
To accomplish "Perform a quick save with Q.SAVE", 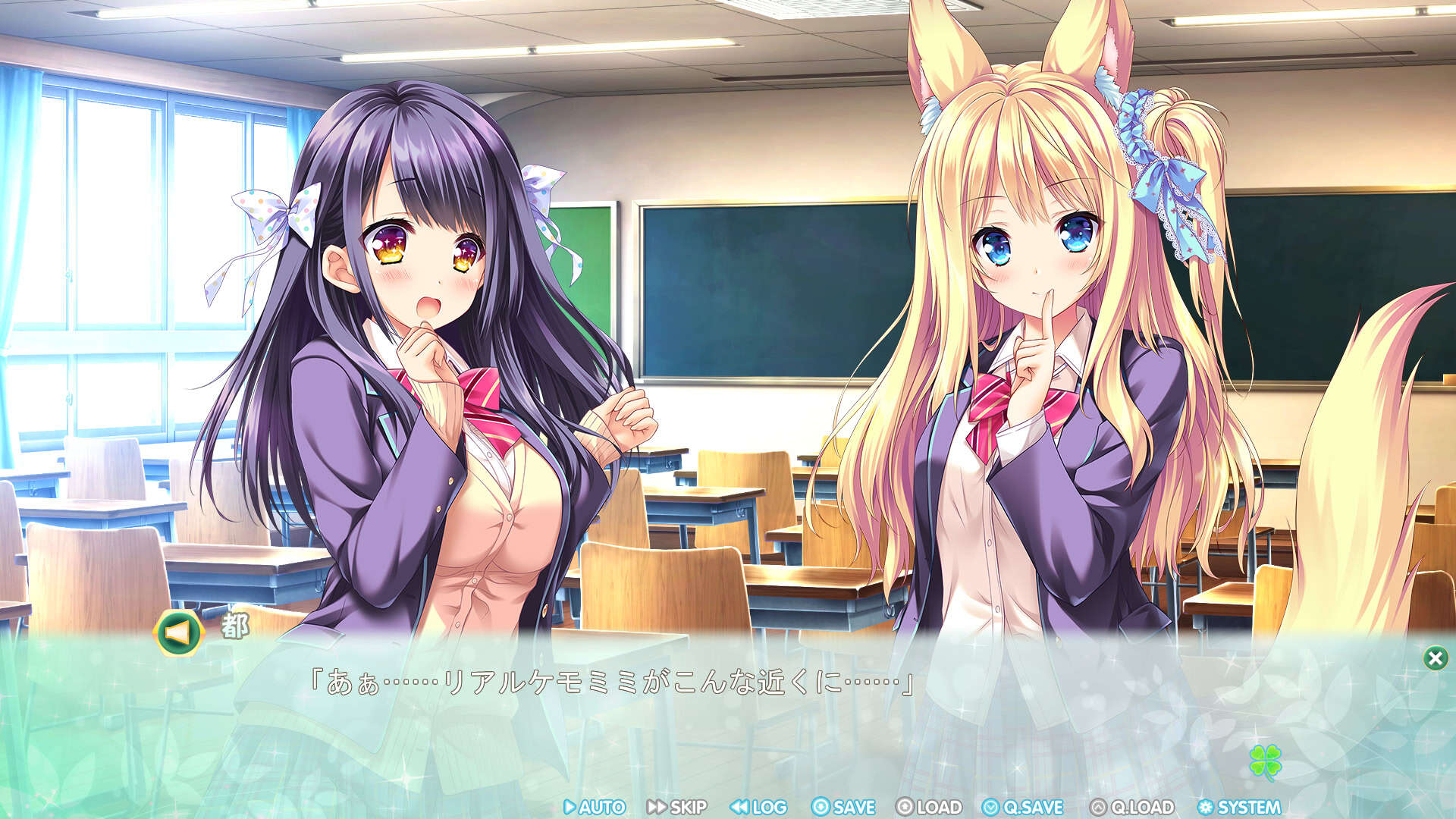I will tap(1023, 807).
